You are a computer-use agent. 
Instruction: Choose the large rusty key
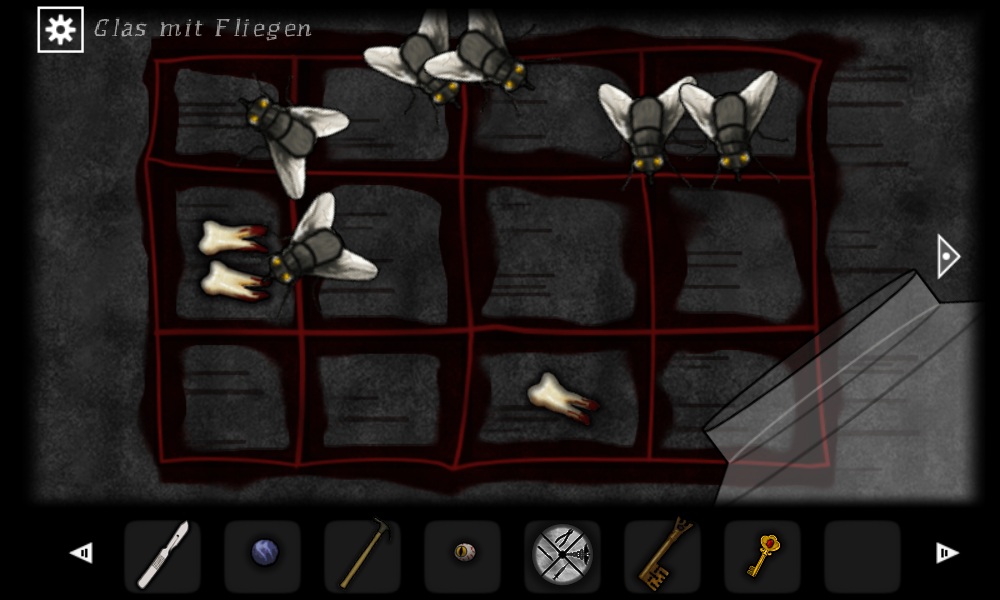click(662, 554)
